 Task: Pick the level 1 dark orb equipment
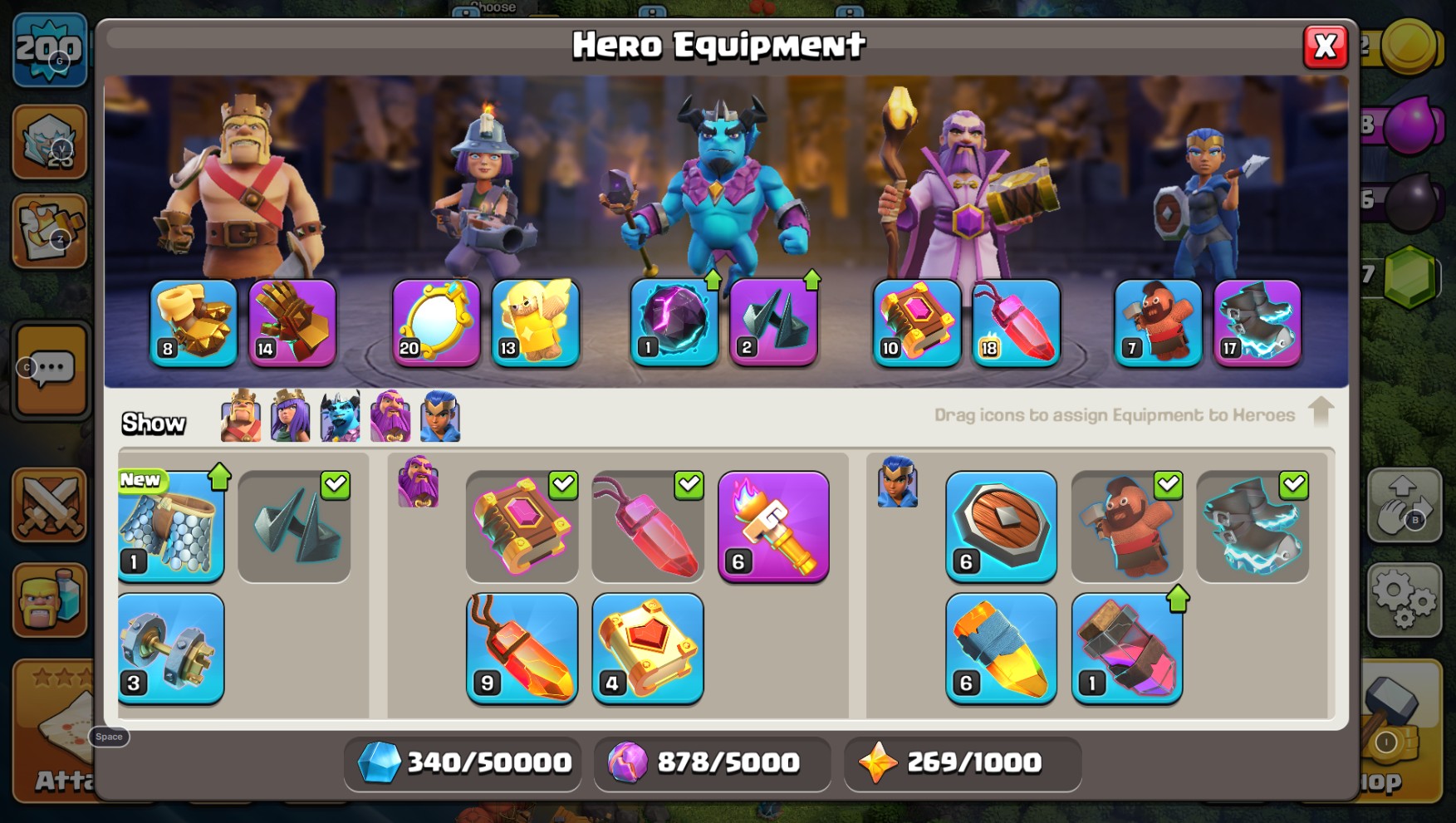tap(674, 322)
